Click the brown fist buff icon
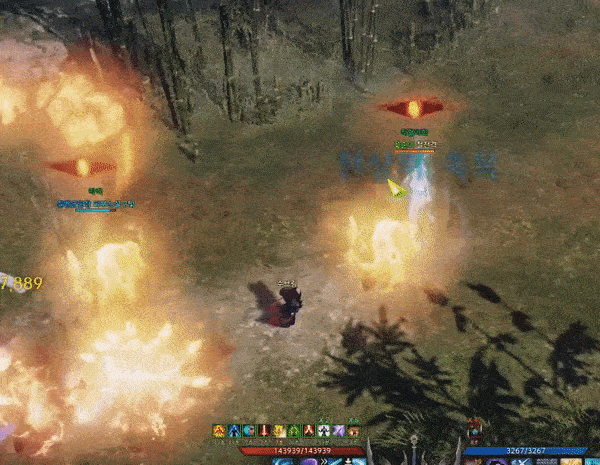Screen dimensions: 600x465 click(x=354, y=431)
